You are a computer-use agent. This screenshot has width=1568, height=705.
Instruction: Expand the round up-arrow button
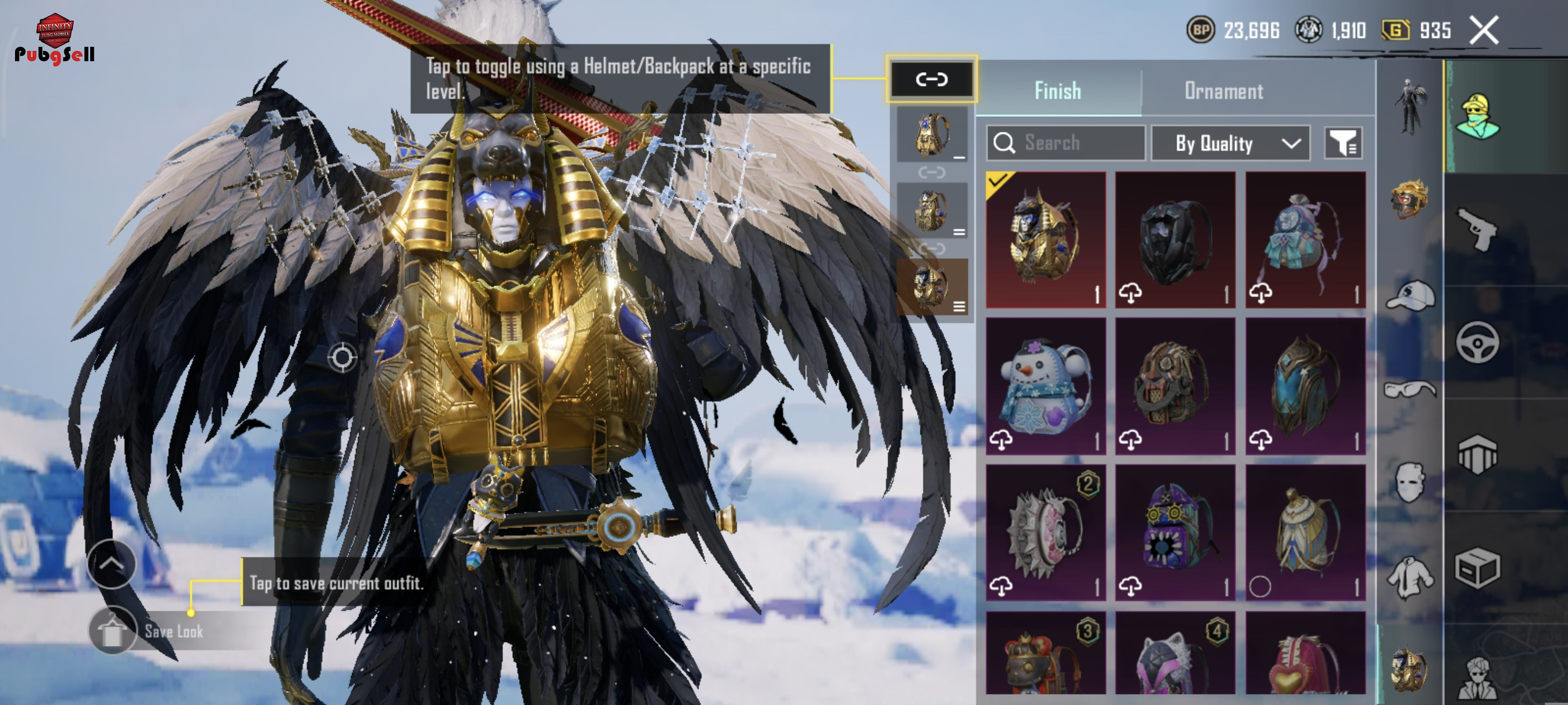(x=112, y=564)
